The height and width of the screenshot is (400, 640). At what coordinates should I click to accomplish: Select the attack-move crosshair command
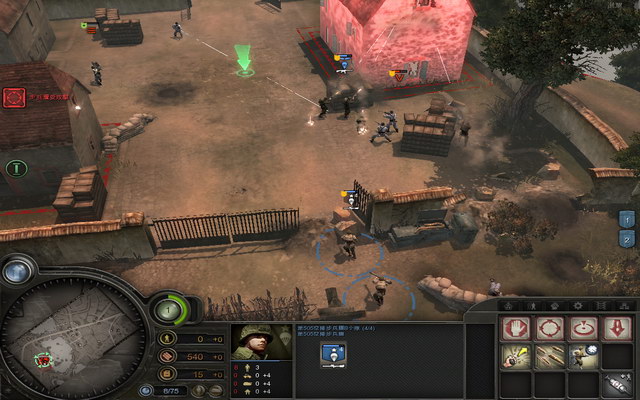(549, 328)
